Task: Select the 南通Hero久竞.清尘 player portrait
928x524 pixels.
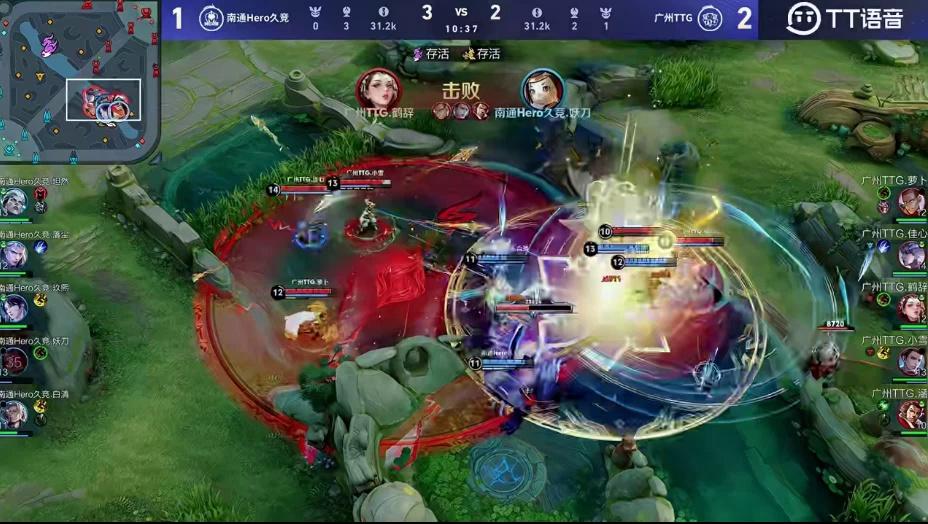Action: [x=13, y=255]
